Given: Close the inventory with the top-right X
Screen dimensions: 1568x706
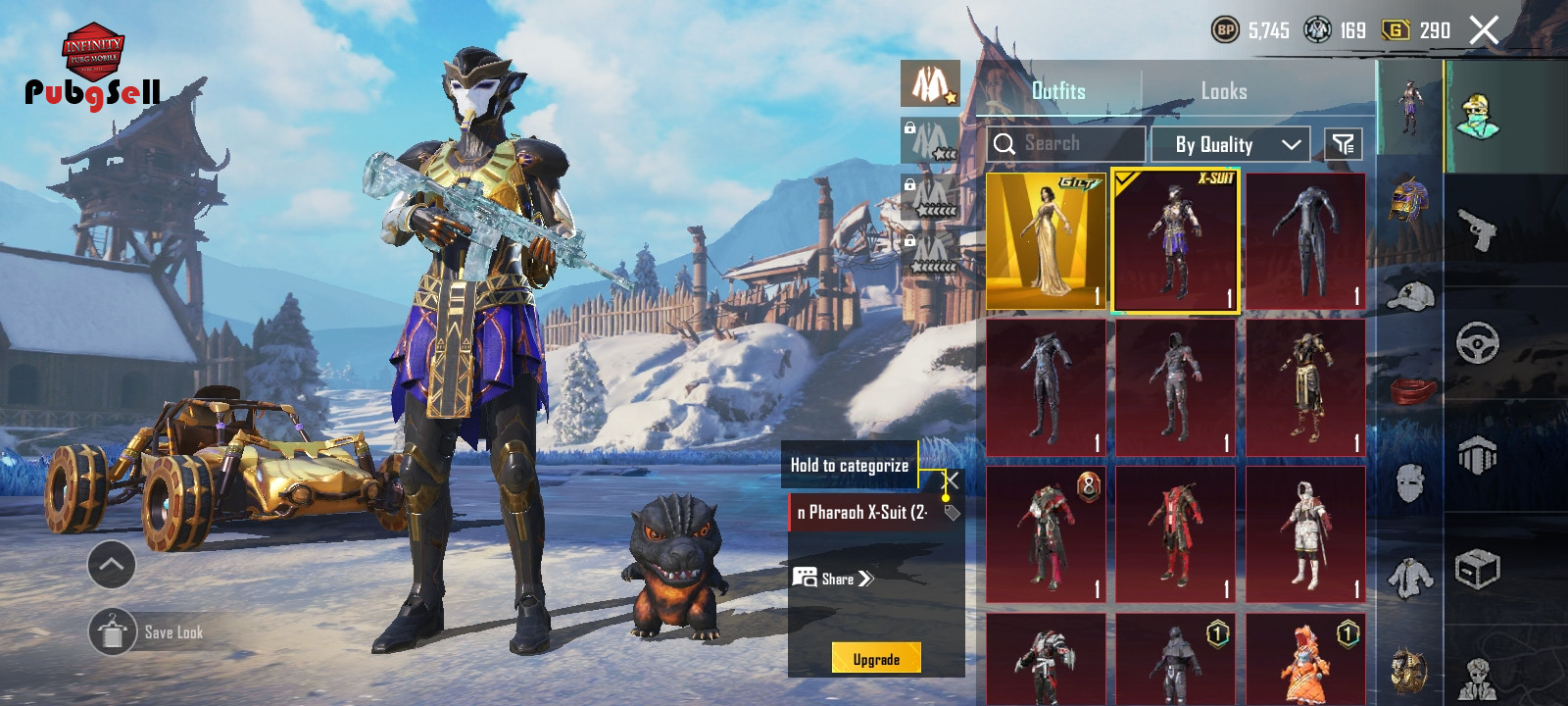Looking at the screenshot, I should pos(1484,30).
